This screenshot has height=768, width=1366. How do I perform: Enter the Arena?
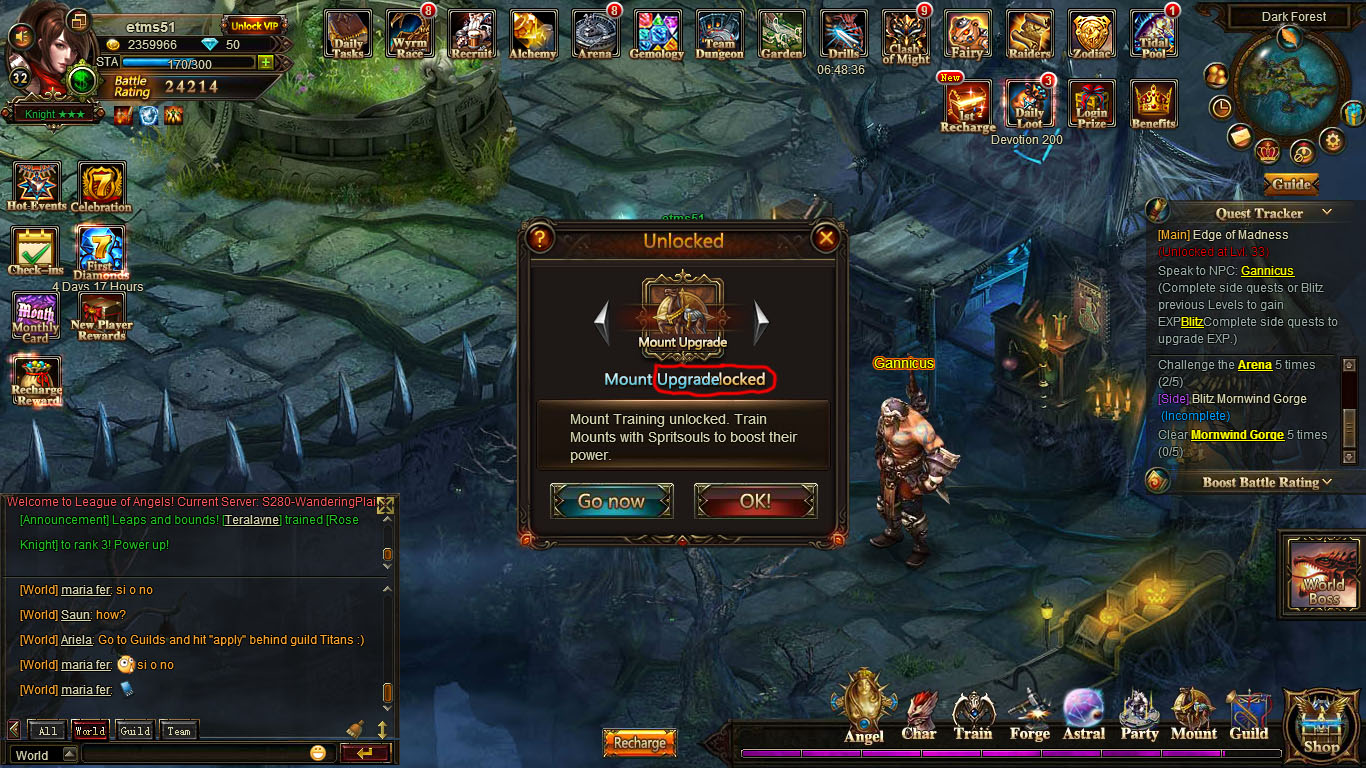595,35
